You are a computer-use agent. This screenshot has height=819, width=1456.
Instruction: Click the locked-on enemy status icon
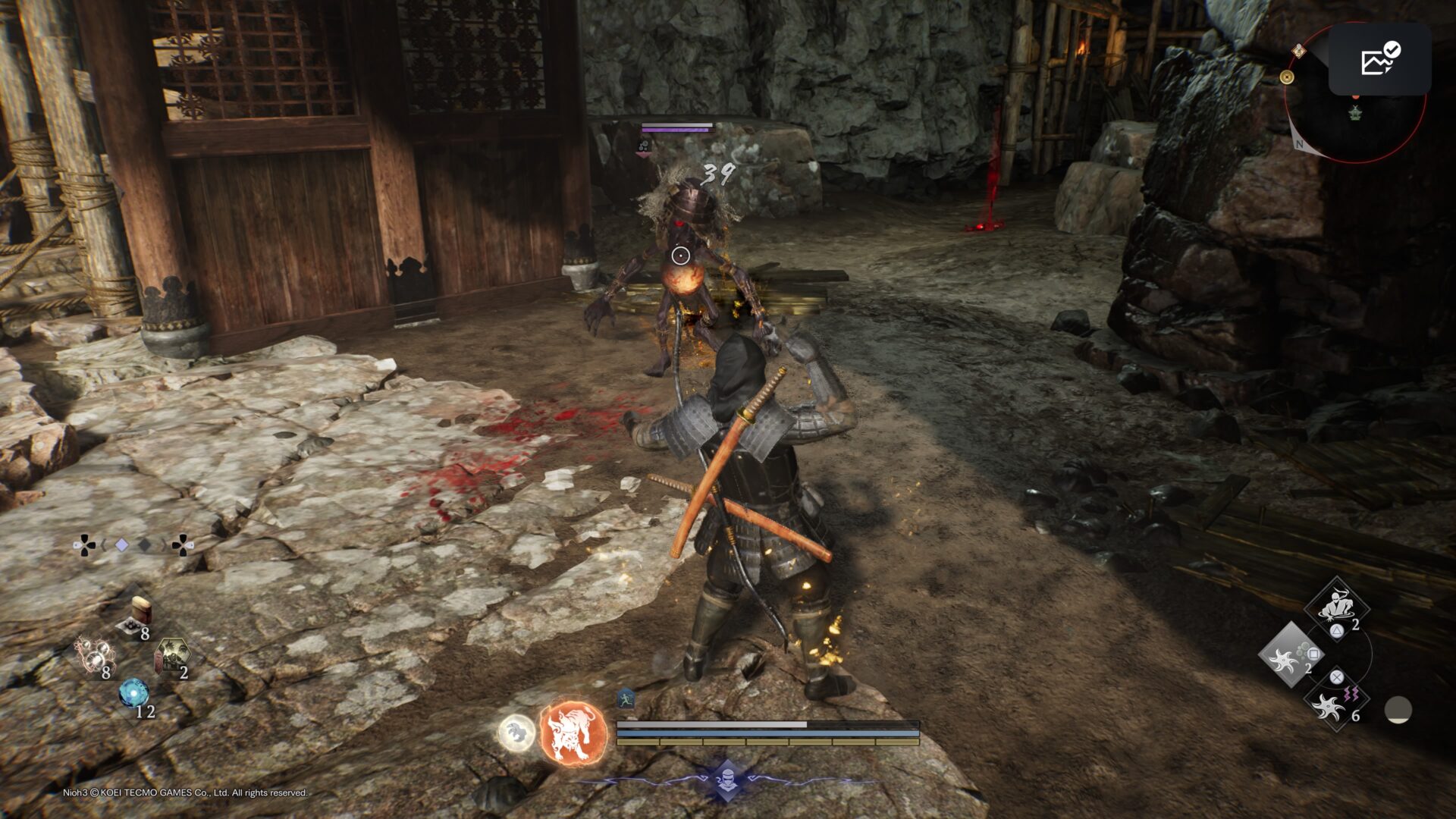tap(643, 145)
